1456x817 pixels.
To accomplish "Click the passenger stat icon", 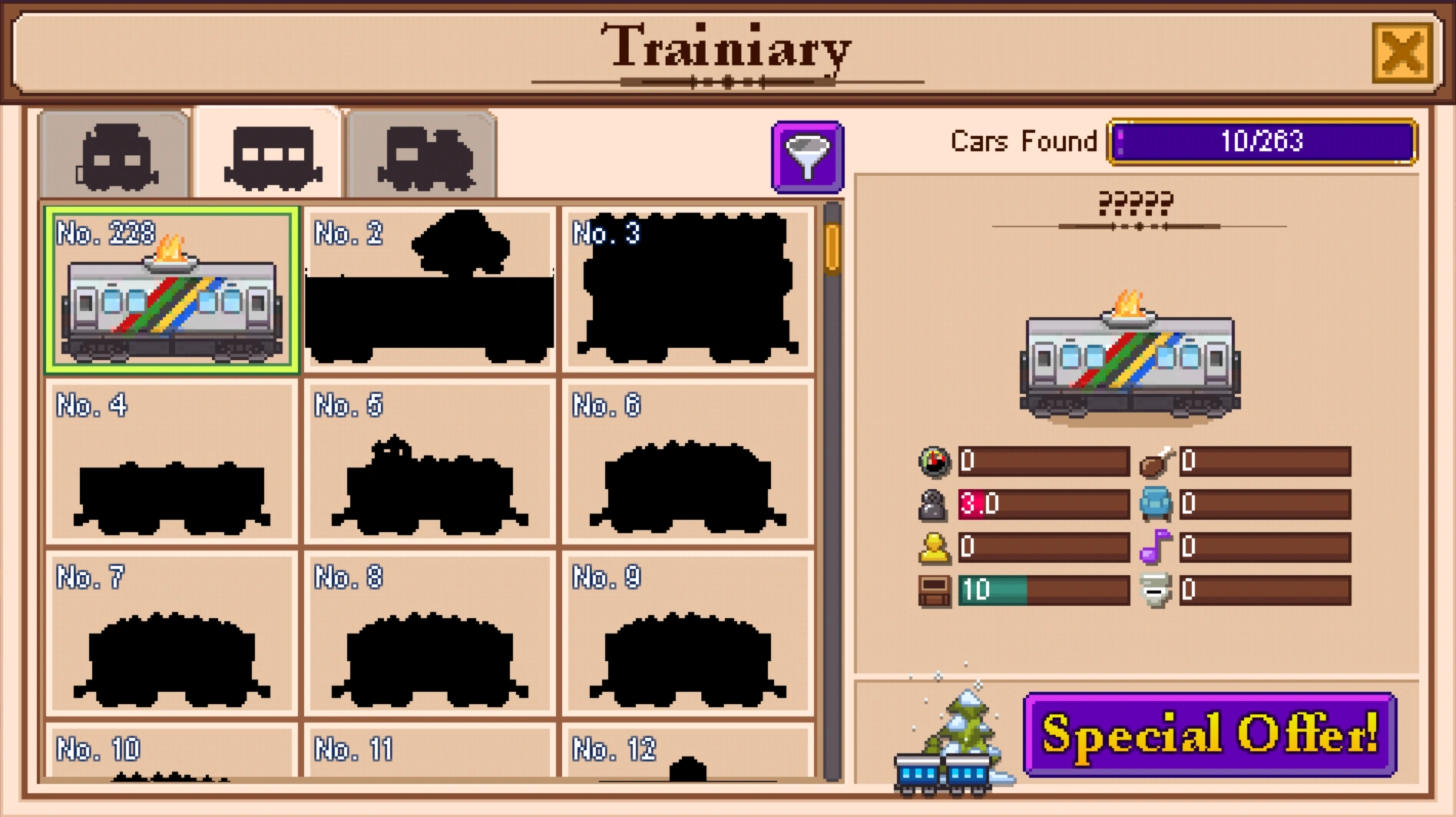I will (933, 546).
